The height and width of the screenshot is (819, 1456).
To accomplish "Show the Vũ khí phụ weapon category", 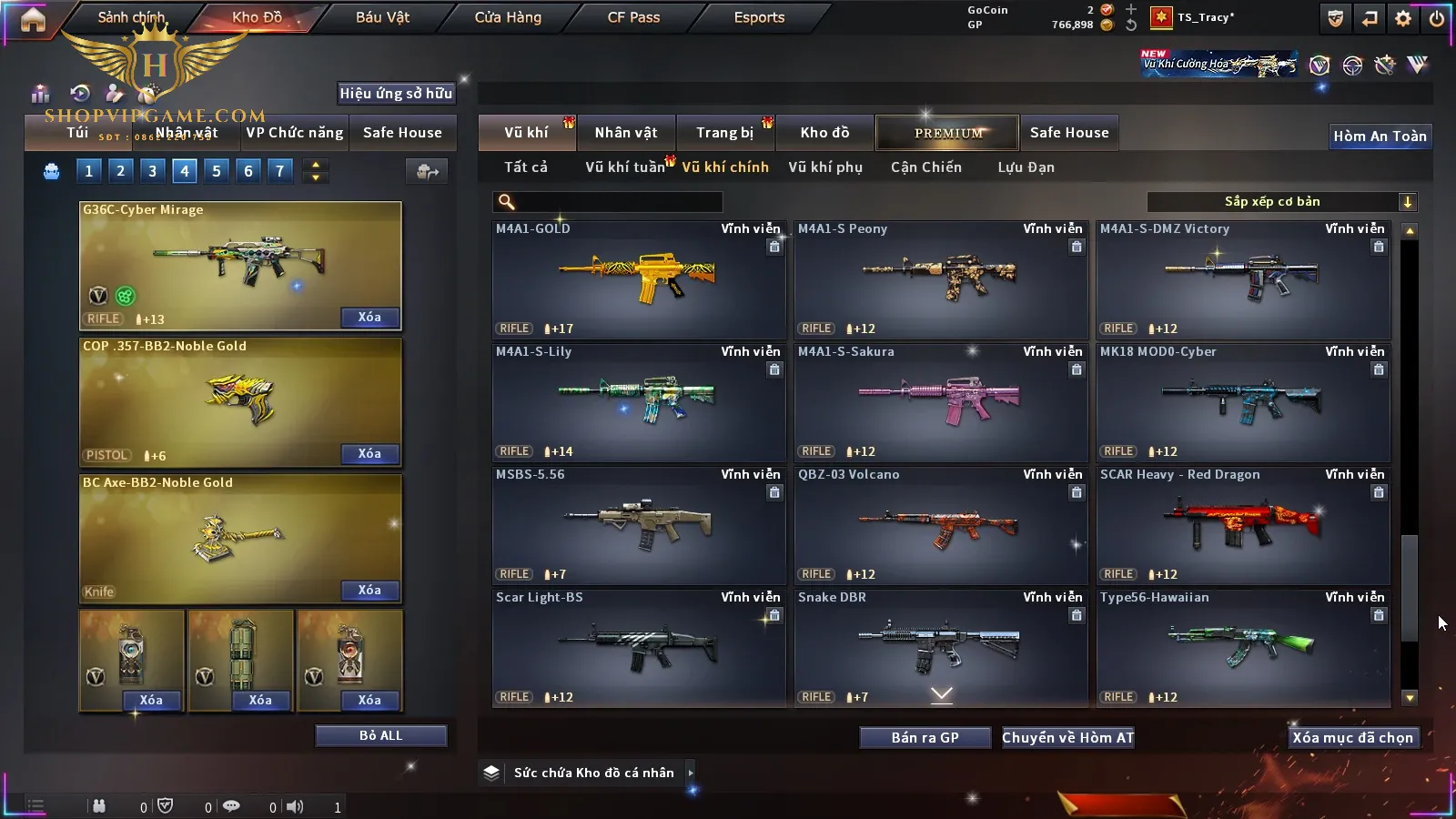I will click(825, 167).
